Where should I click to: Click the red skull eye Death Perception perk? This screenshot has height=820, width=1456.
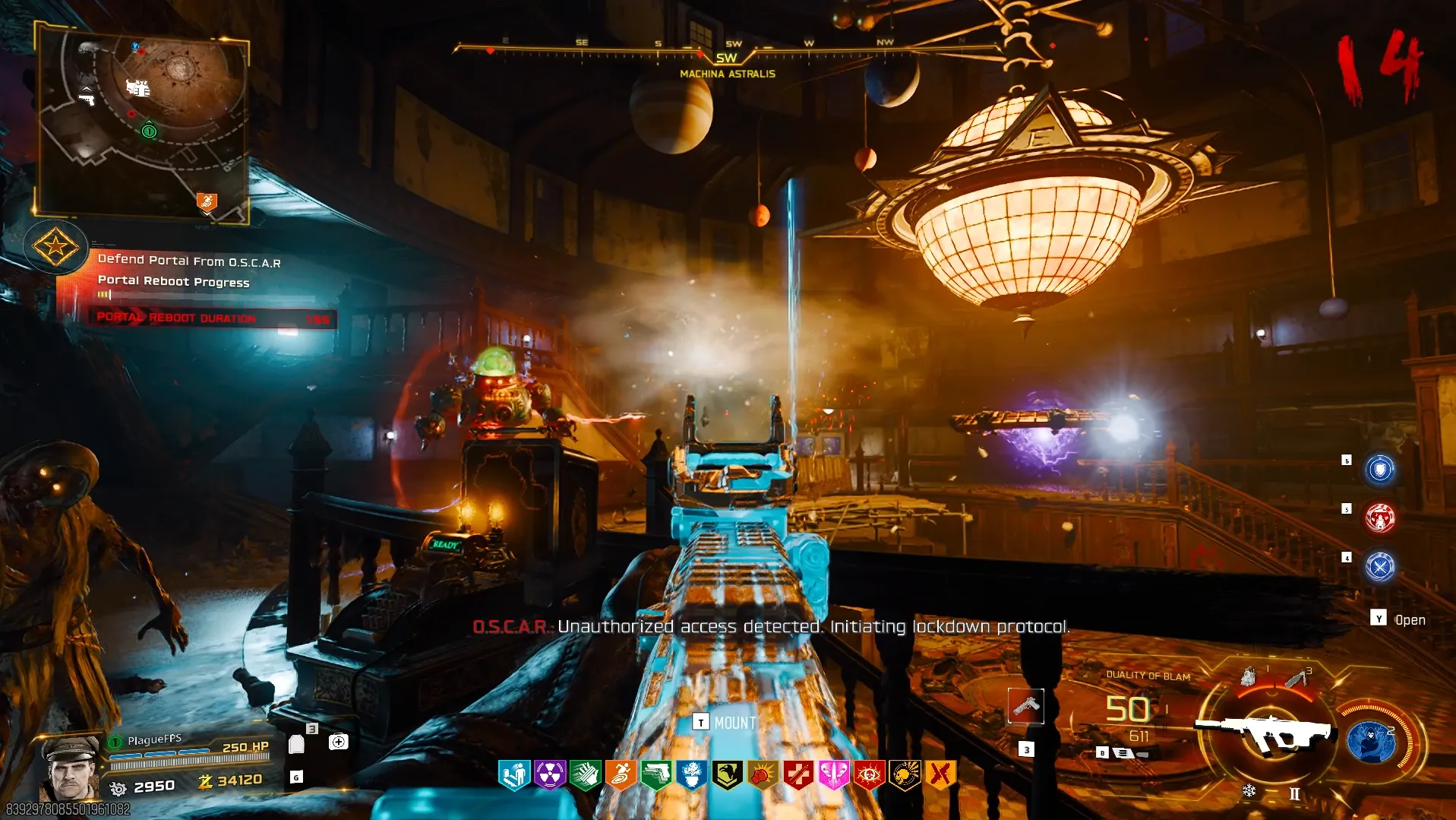click(869, 775)
